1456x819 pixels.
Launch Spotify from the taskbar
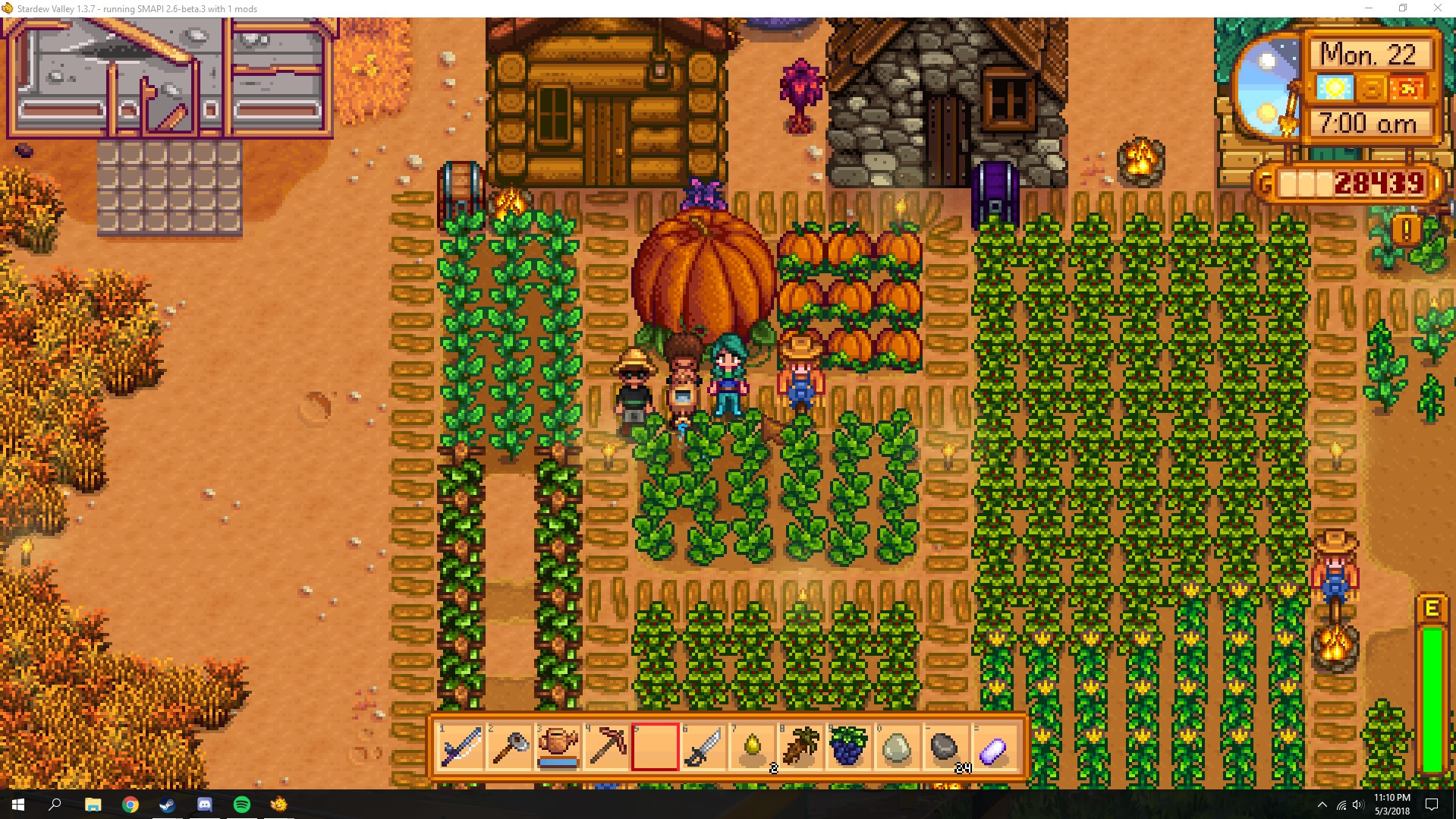tap(241, 803)
